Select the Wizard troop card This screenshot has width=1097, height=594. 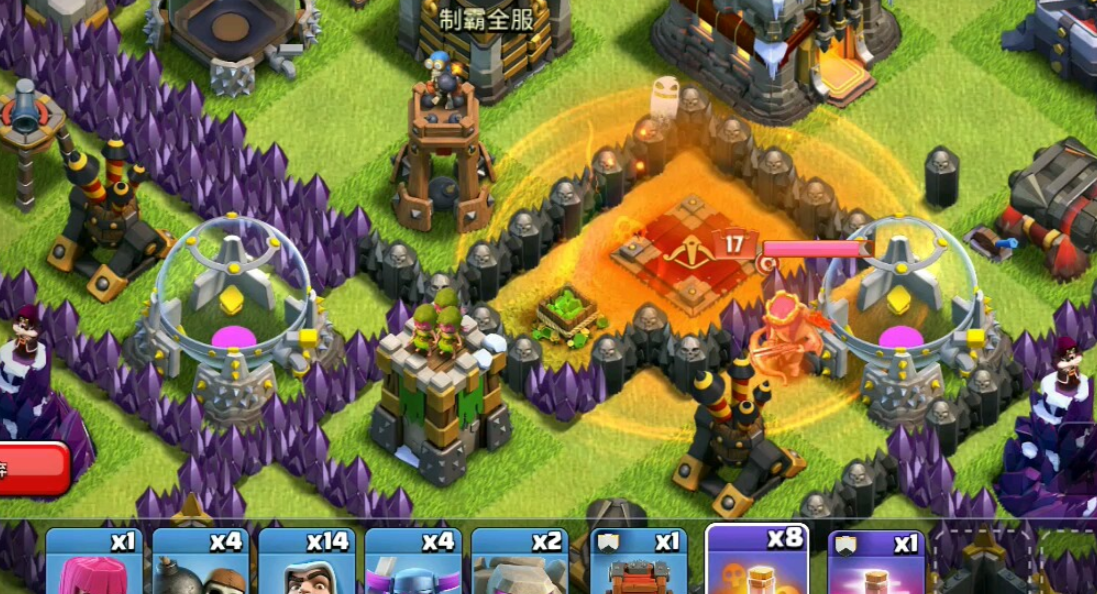[306, 562]
